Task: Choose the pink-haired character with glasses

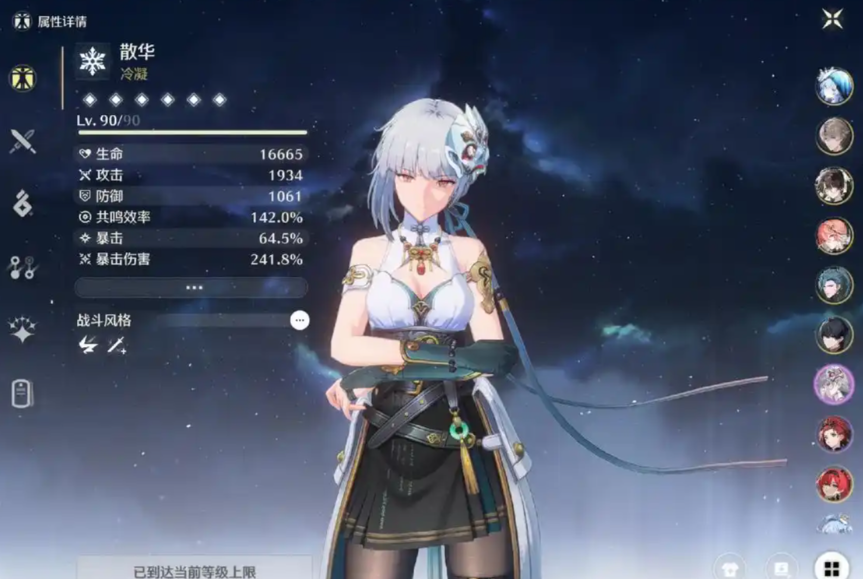Action: [x=834, y=236]
